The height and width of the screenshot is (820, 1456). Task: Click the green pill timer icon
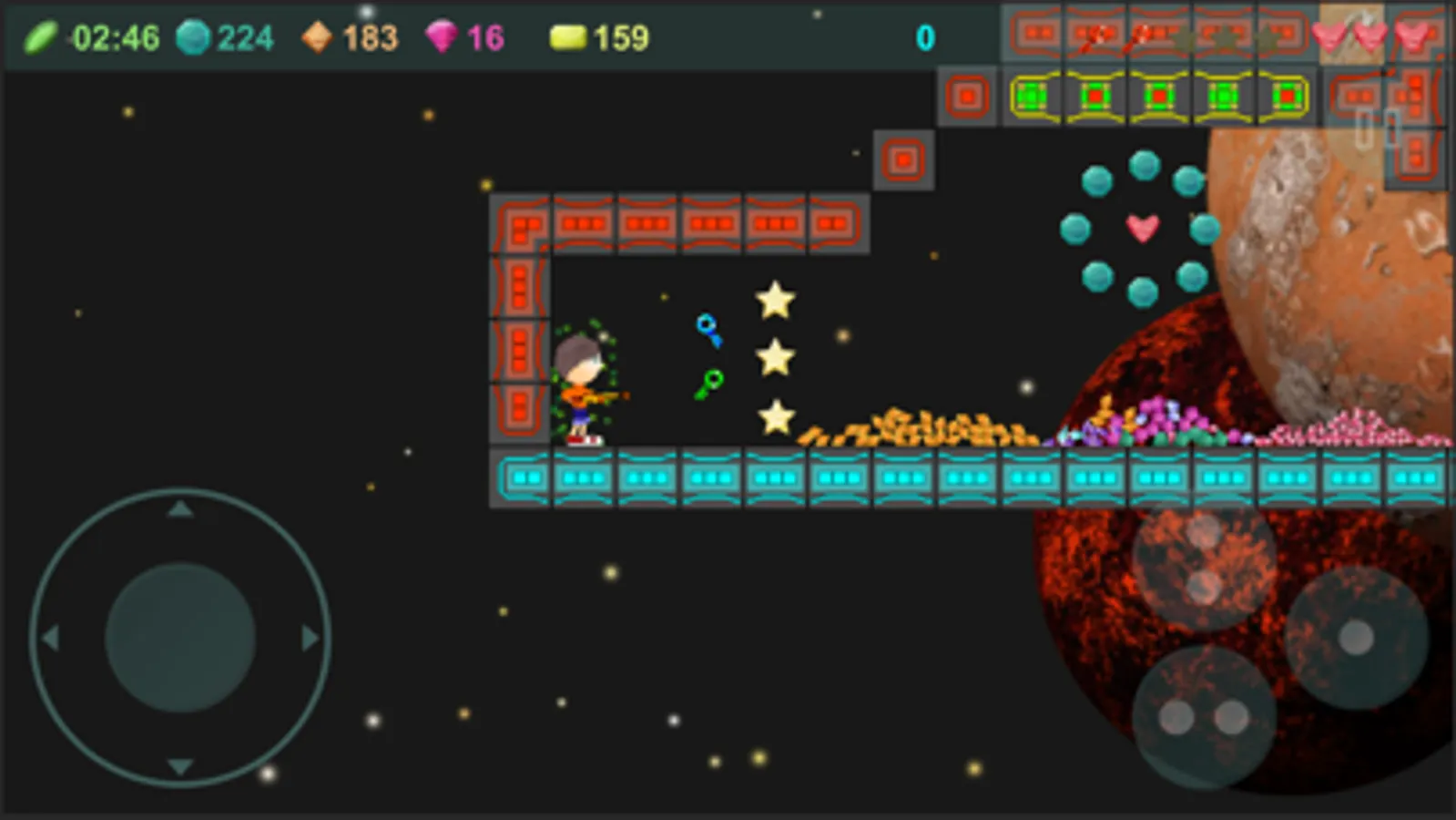click(41, 36)
